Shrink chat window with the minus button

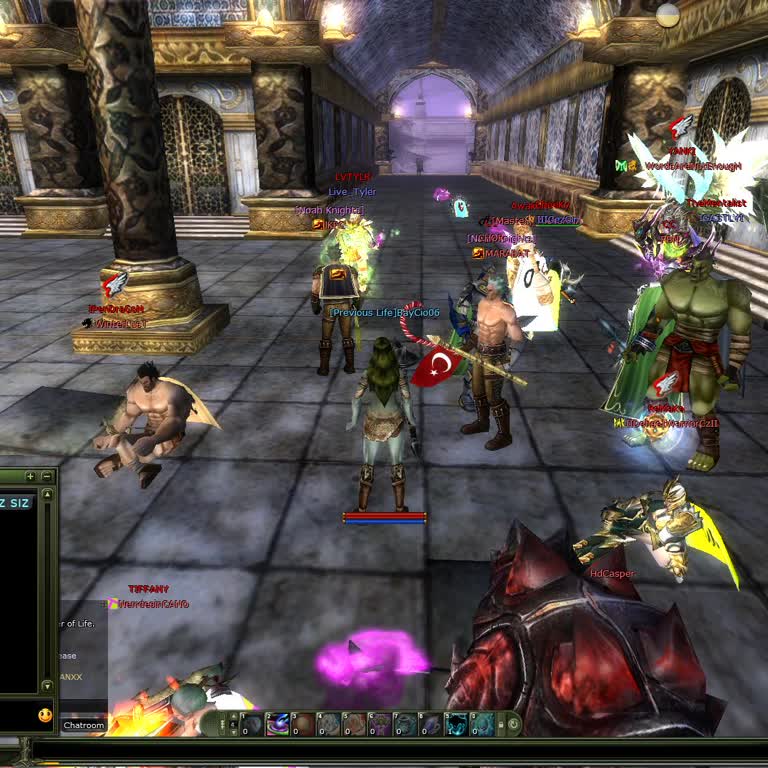[x=47, y=477]
